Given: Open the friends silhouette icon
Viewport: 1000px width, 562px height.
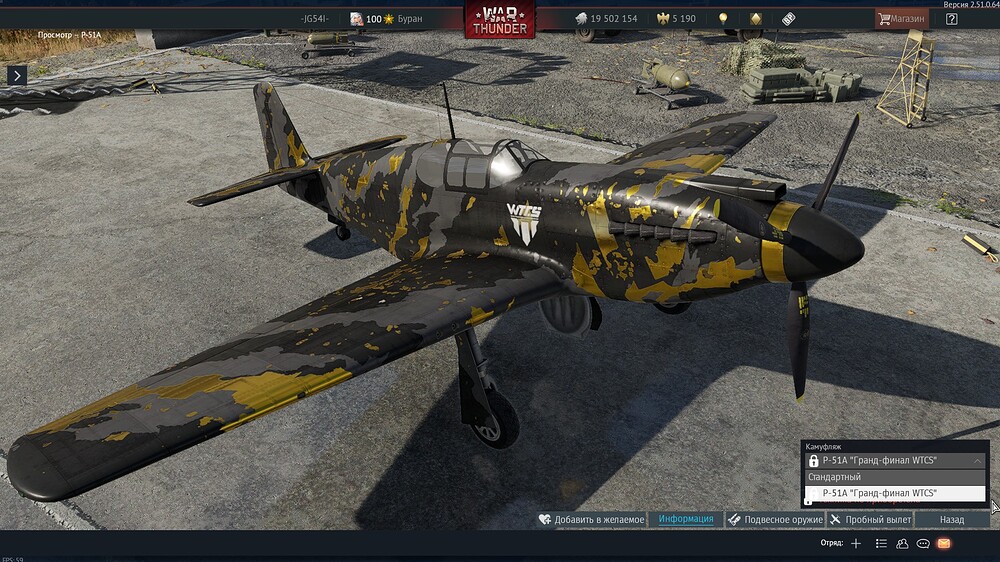Looking at the screenshot, I should (x=902, y=543).
